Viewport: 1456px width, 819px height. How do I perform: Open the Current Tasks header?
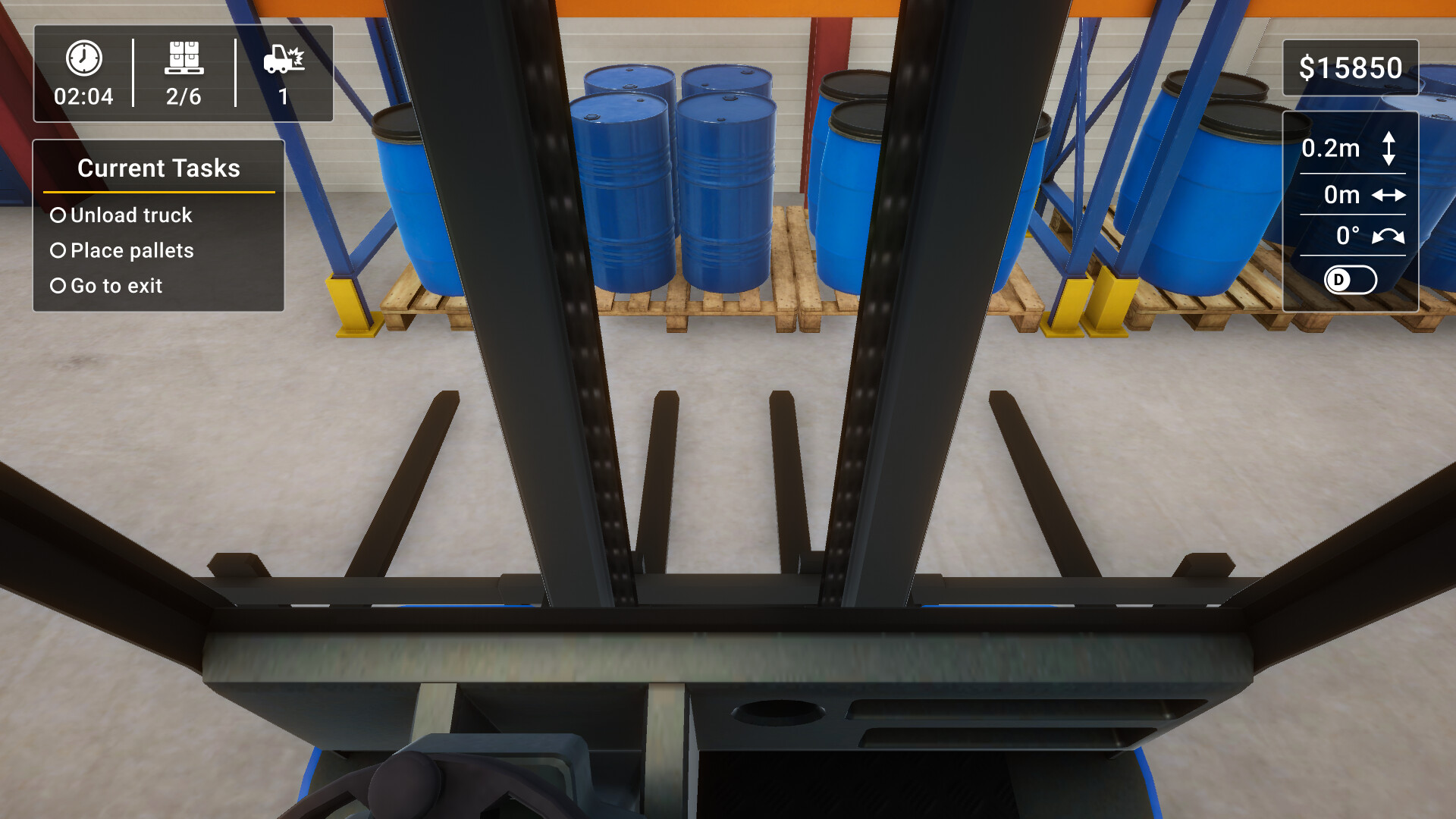pos(158,168)
